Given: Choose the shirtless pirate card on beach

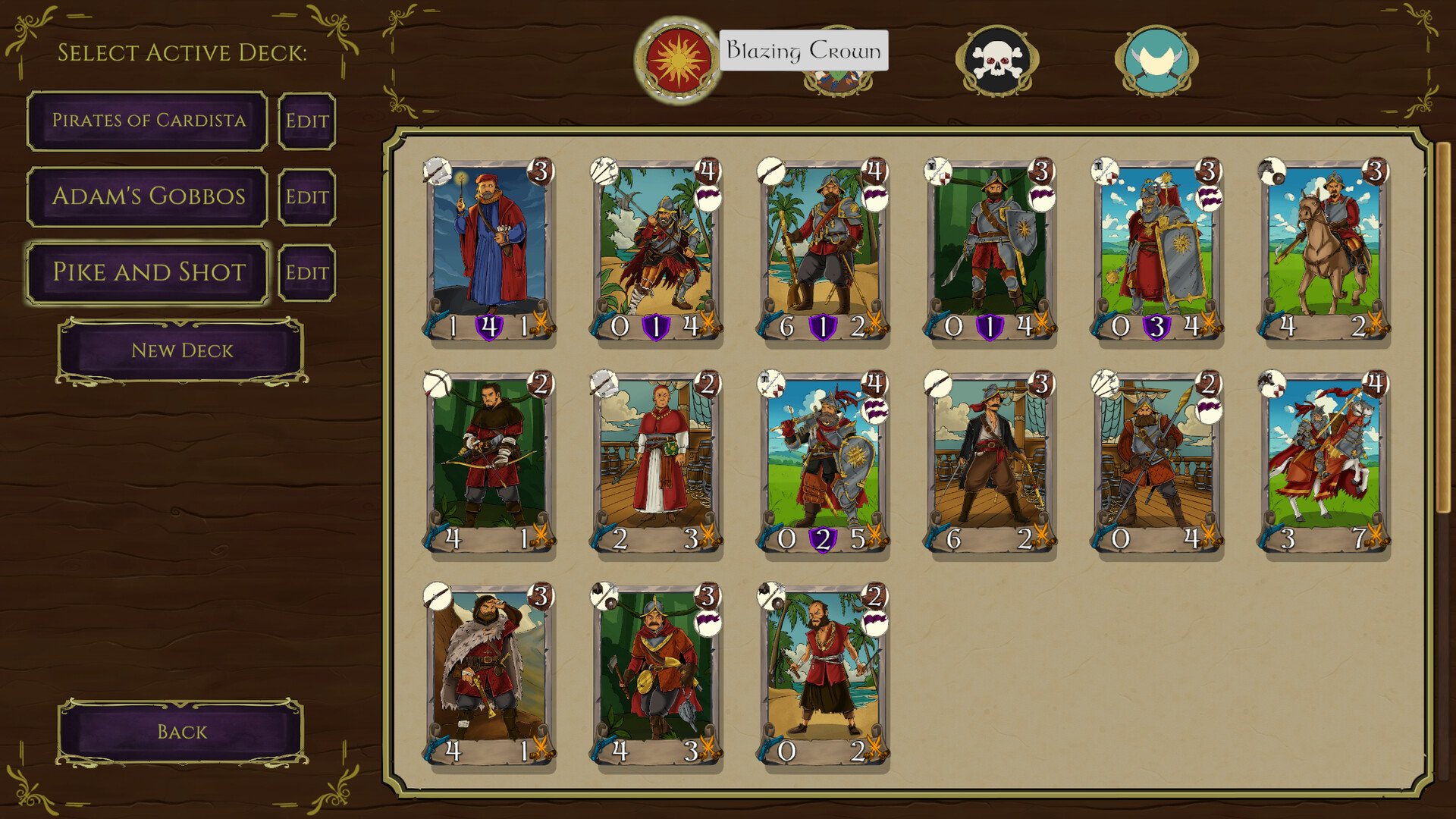Looking at the screenshot, I should pyautogui.click(x=823, y=675).
